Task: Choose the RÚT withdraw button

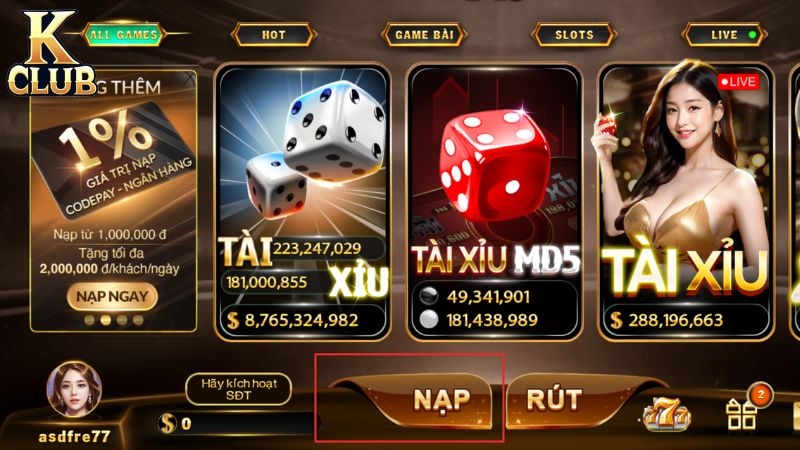Action: pos(553,398)
